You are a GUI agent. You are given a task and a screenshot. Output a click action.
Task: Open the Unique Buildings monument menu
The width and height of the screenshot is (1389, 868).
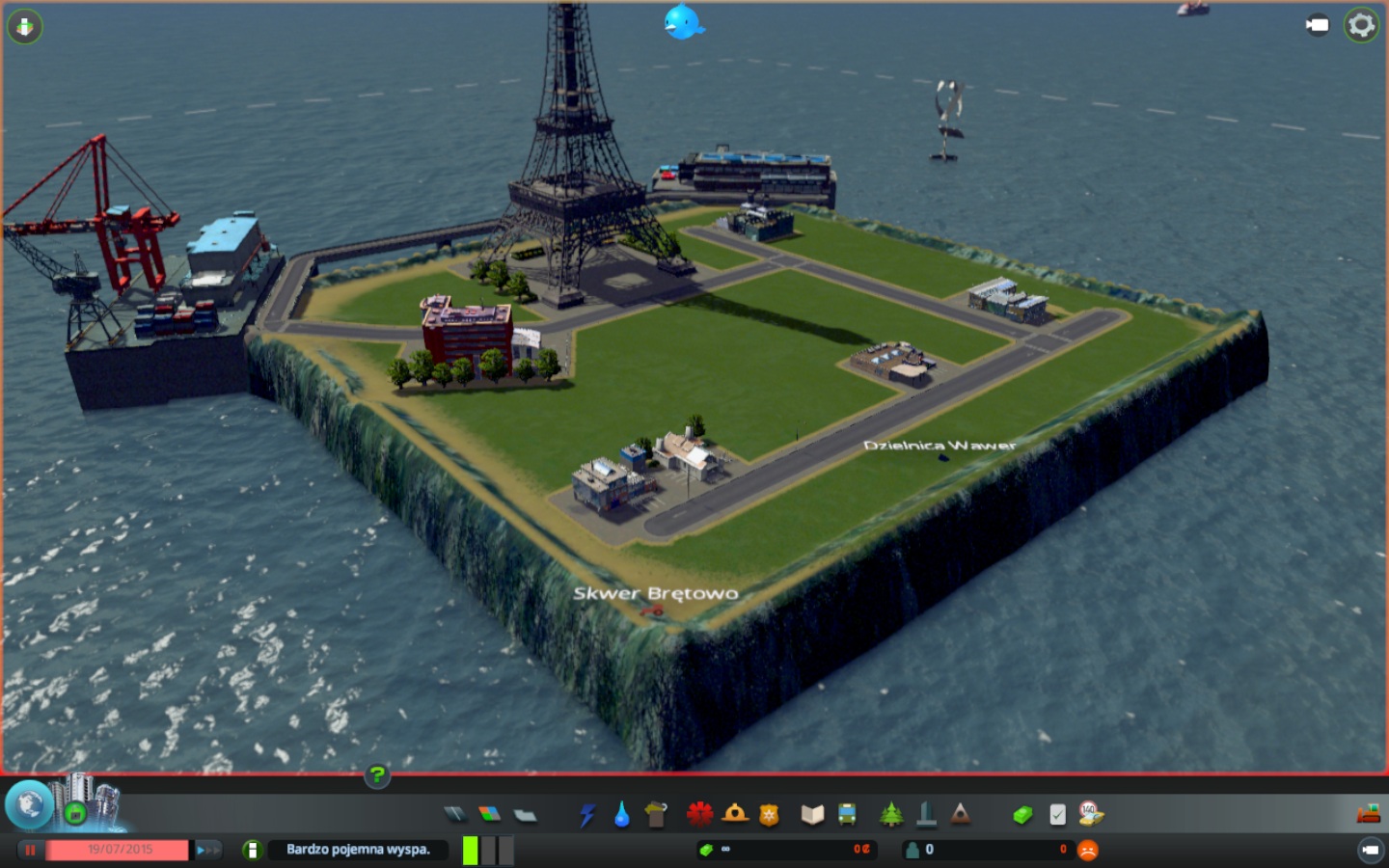tap(926, 815)
